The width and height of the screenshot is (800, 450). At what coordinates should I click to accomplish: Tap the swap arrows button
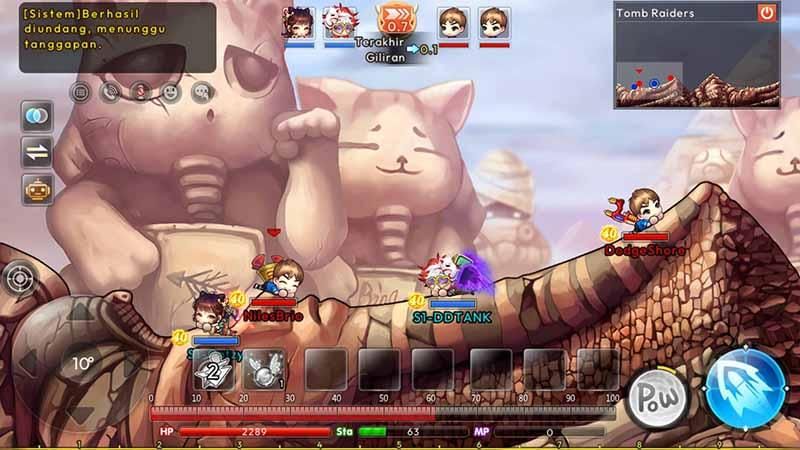(37, 153)
